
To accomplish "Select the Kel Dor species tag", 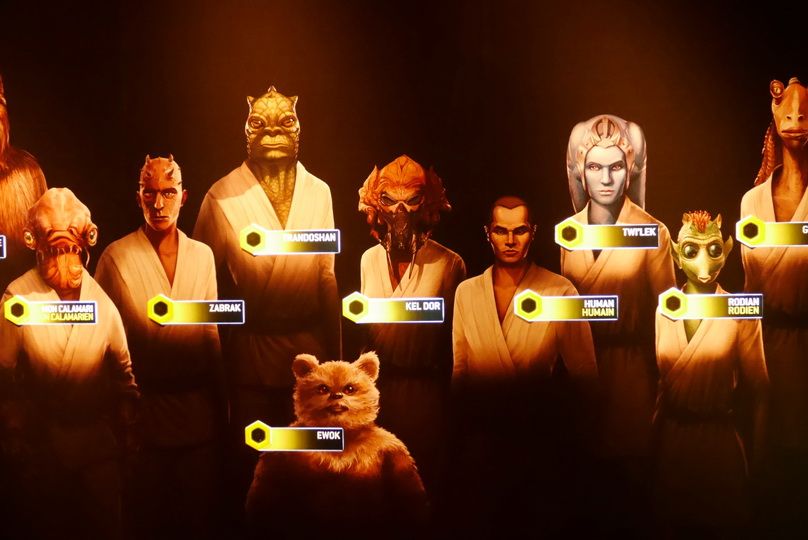I will coord(394,309).
